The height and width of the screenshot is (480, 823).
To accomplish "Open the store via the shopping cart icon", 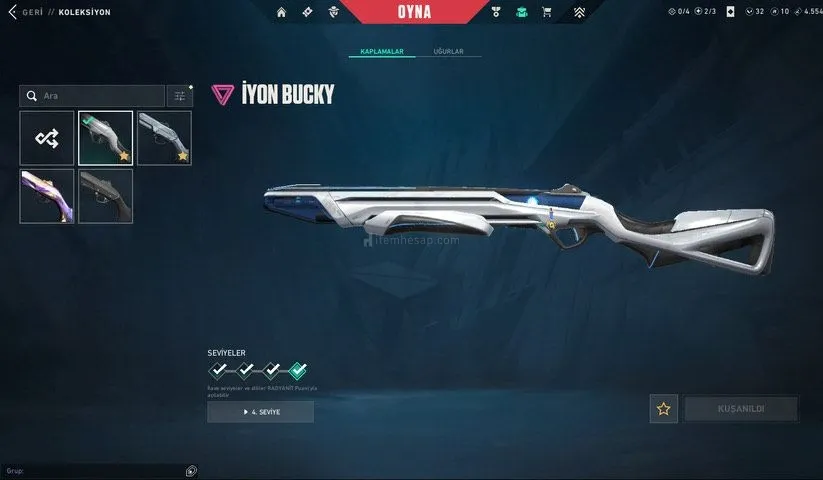I will pos(547,12).
